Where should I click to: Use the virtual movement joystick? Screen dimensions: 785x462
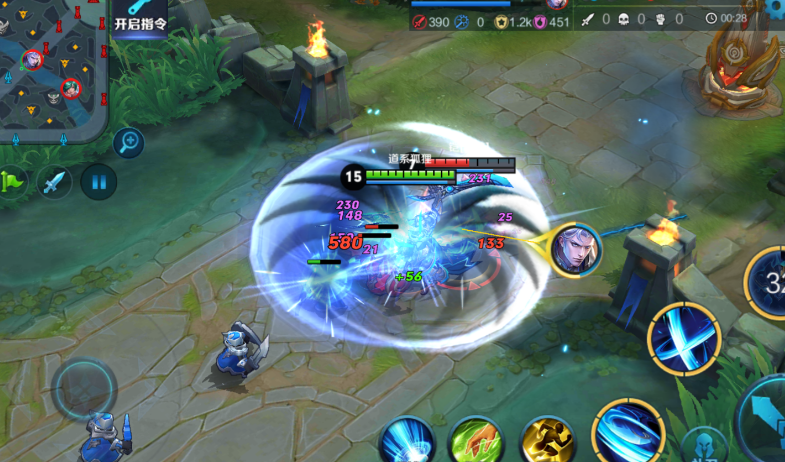tap(84, 390)
